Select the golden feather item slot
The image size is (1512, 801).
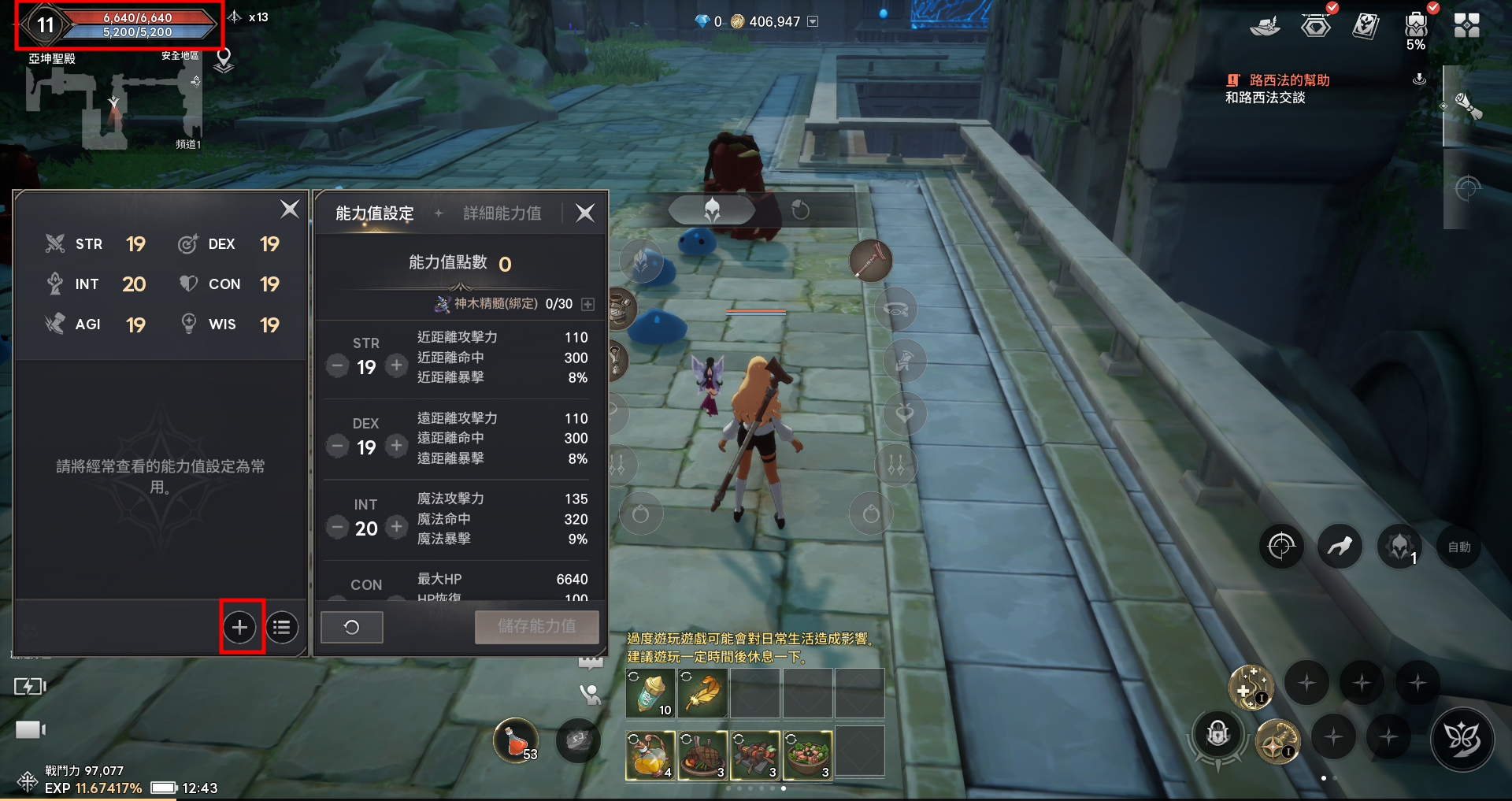(x=702, y=693)
